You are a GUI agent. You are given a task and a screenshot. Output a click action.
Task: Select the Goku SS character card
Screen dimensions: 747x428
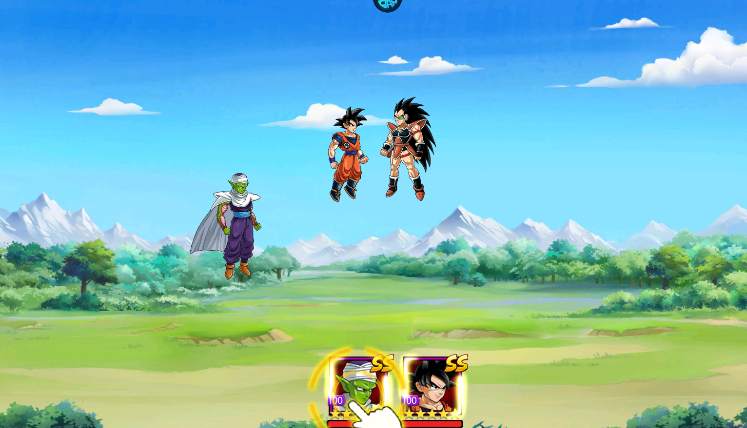[x=433, y=388]
